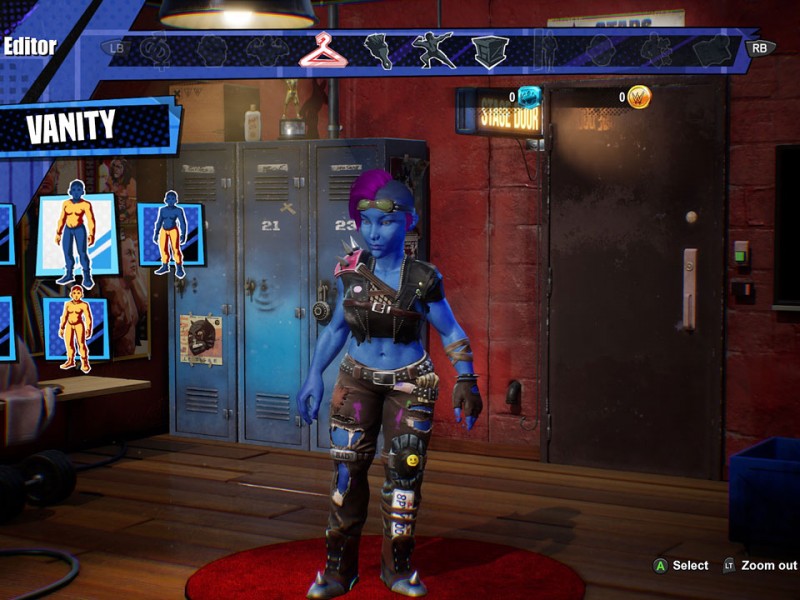
Task: Switch to the crate box tab
Action: coord(490,50)
